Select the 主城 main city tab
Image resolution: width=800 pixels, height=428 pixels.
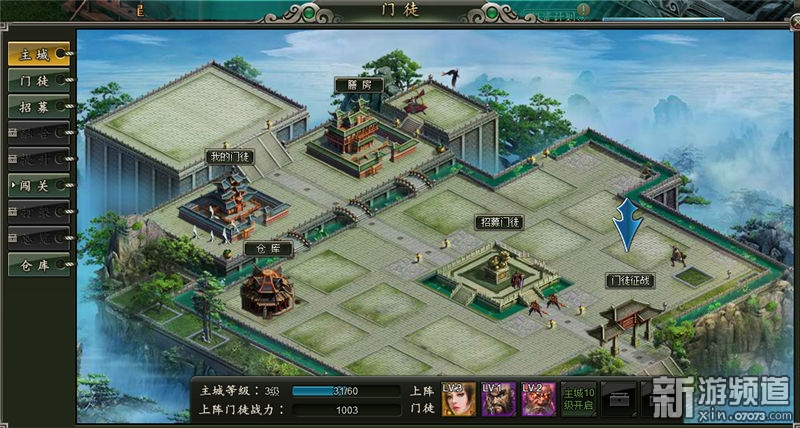(x=36, y=53)
